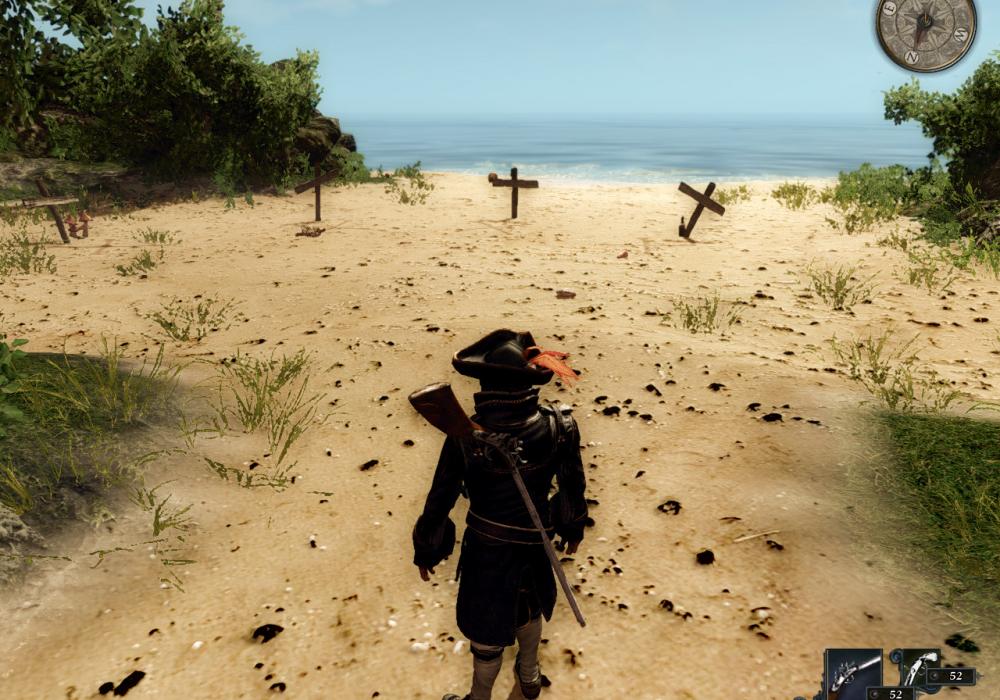Select the musket weapon slot

coord(854,671)
